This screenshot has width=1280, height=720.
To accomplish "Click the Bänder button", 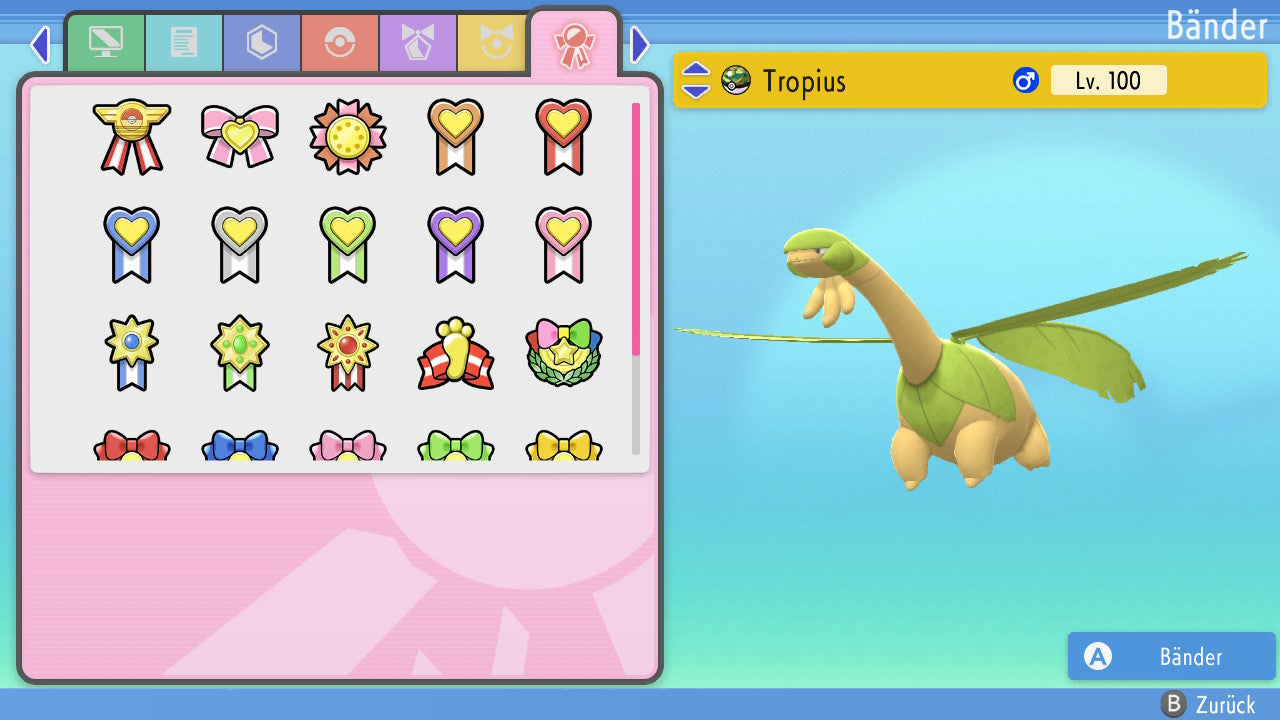I will coord(1171,656).
